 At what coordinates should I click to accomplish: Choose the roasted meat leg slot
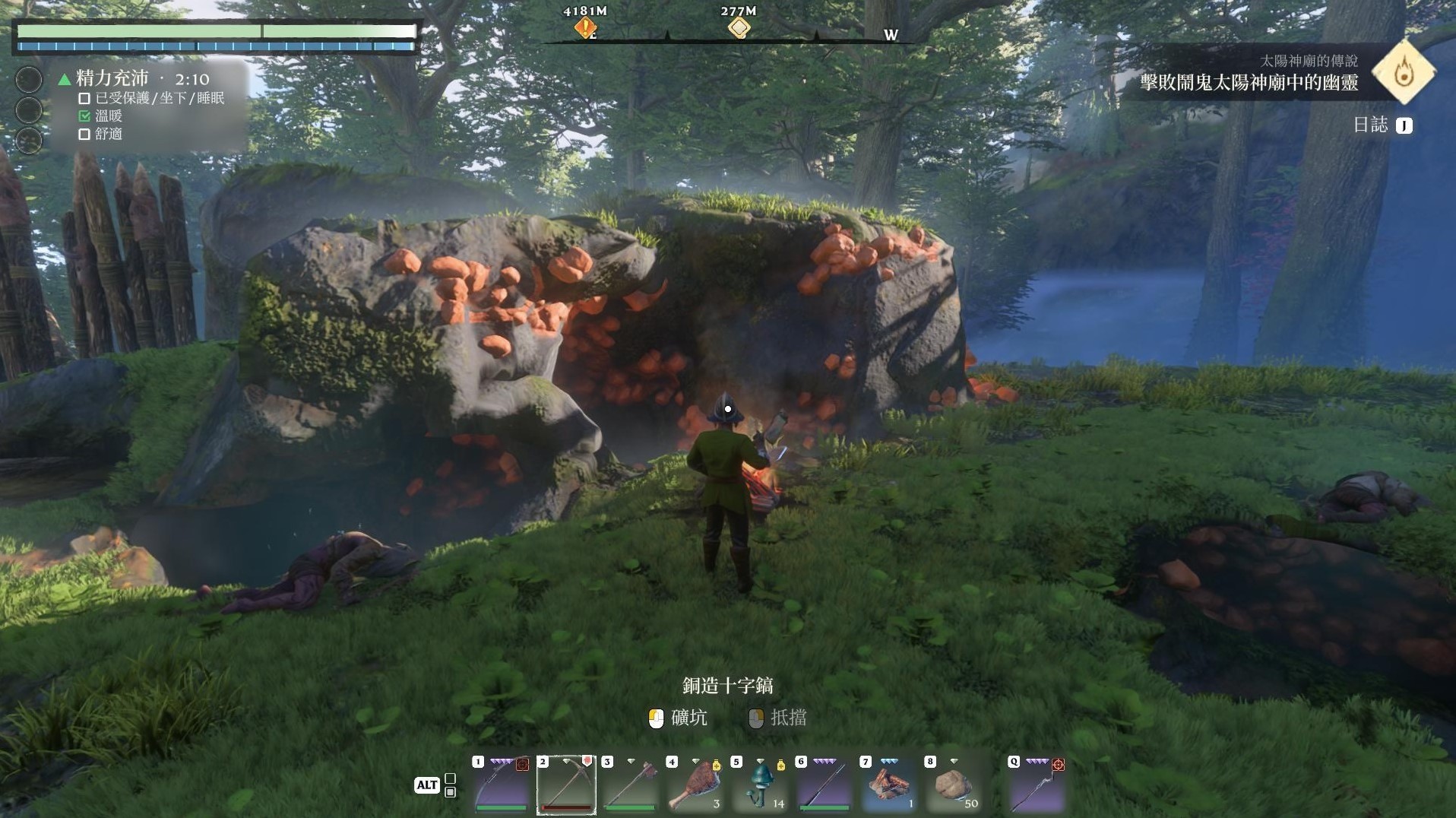click(x=695, y=785)
